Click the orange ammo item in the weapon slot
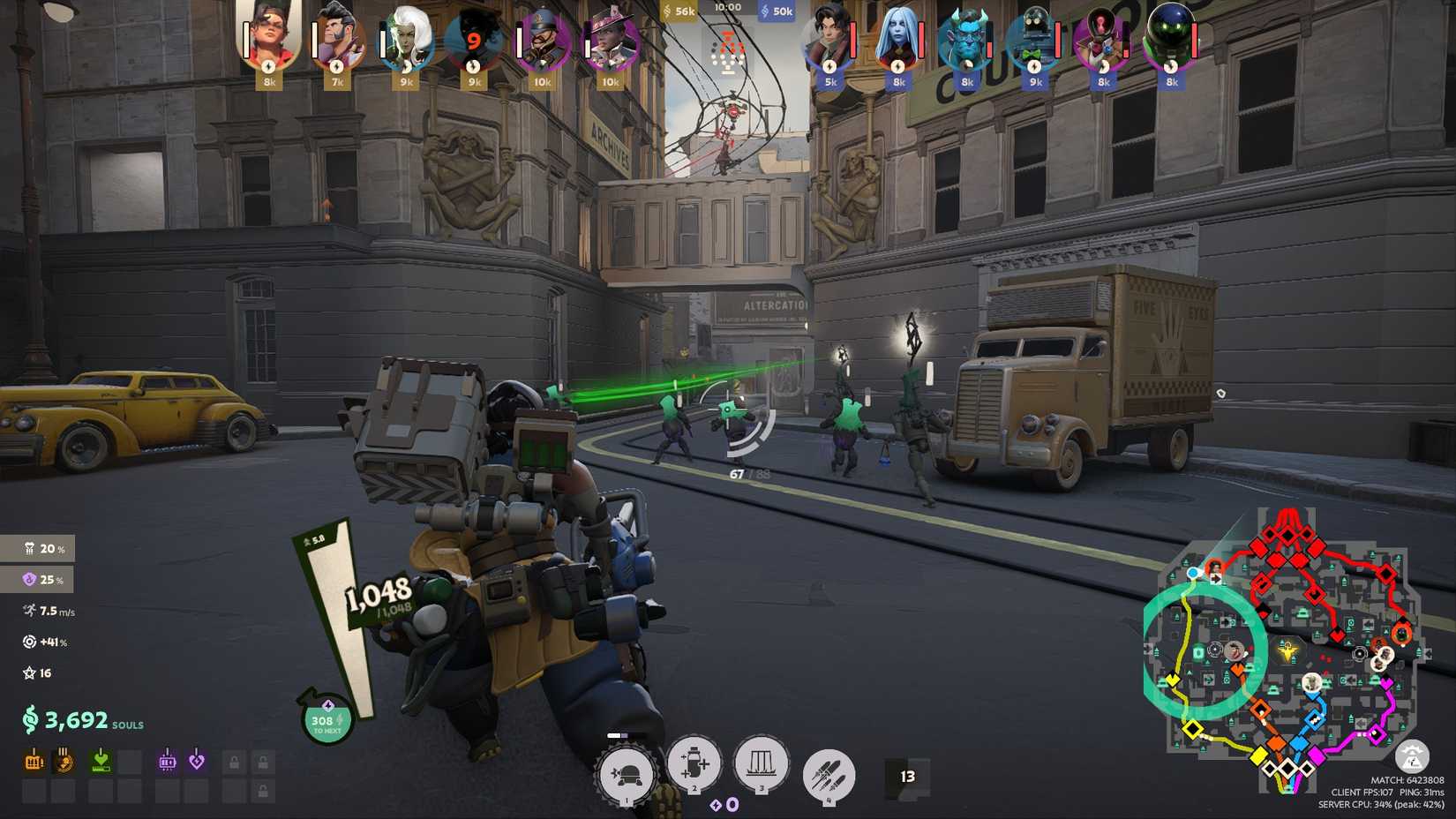1456x819 pixels. coord(34,760)
